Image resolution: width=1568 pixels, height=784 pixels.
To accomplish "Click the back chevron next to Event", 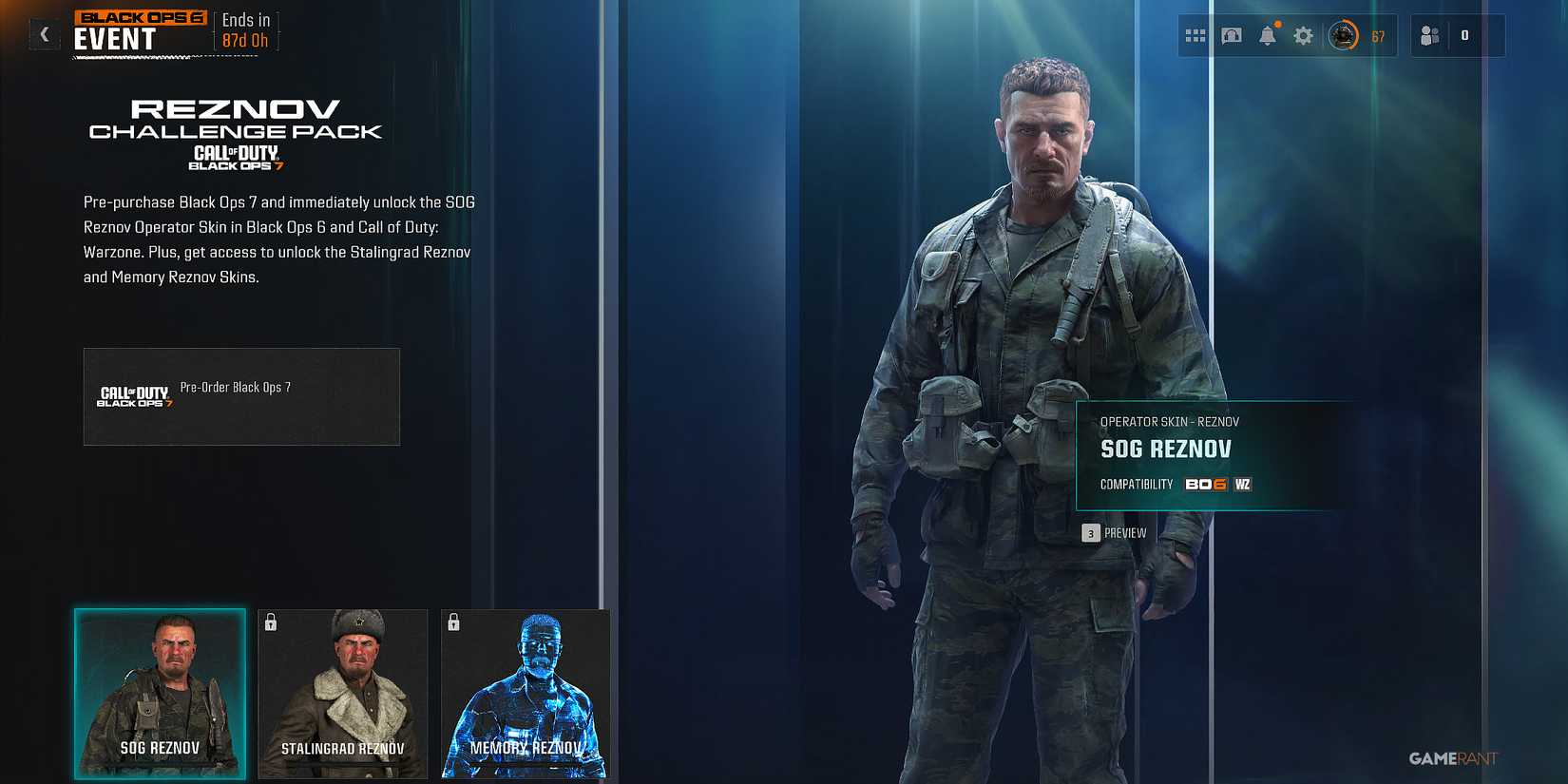I will (x=44, y=34).
